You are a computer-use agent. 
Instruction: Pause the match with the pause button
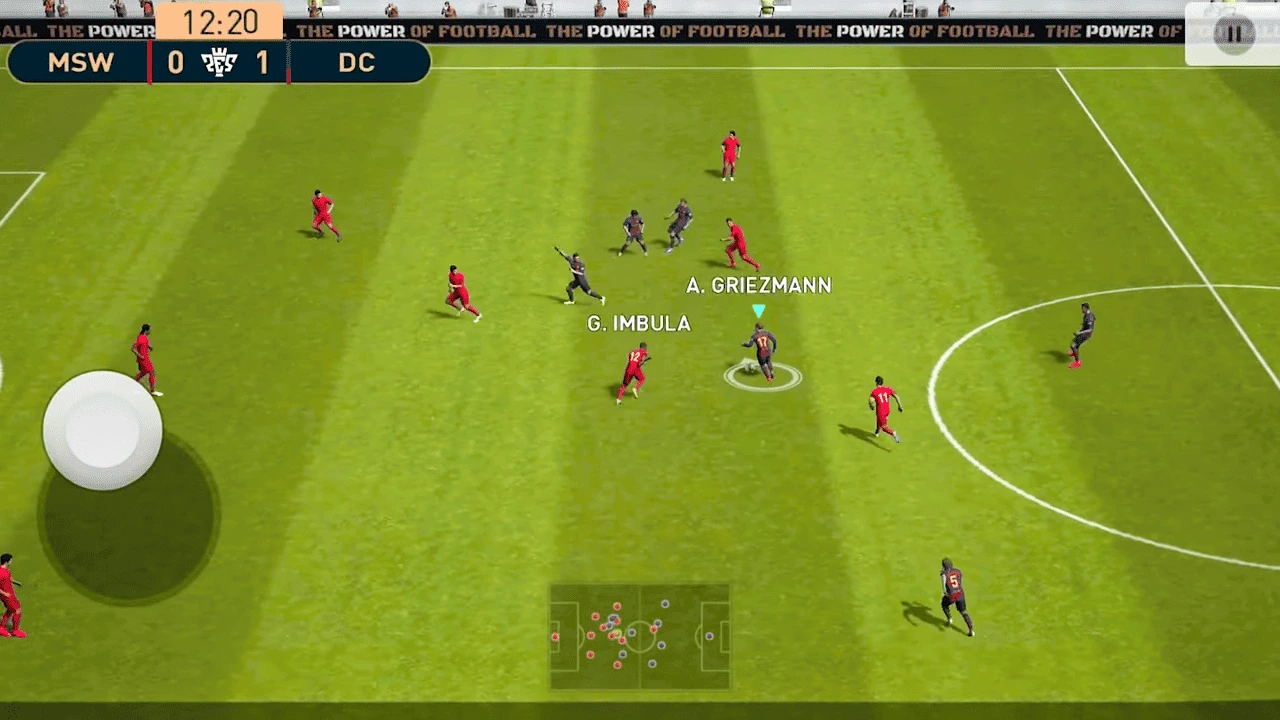(x=1233, y=34)
